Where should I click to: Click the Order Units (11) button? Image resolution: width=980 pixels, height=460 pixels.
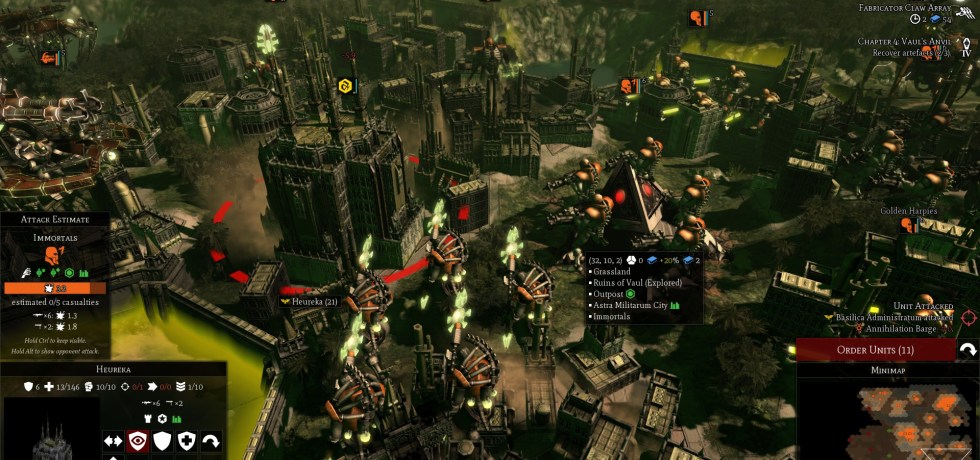tap(875, 350)
